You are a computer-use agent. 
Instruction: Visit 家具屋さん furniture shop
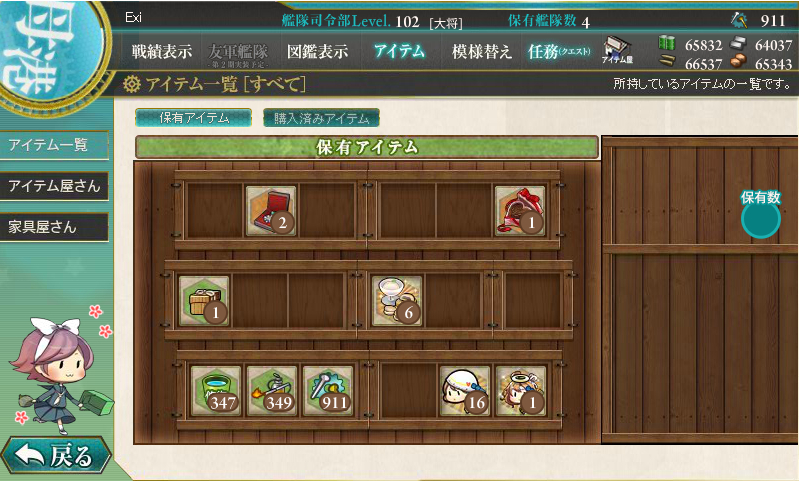[53, 227]
